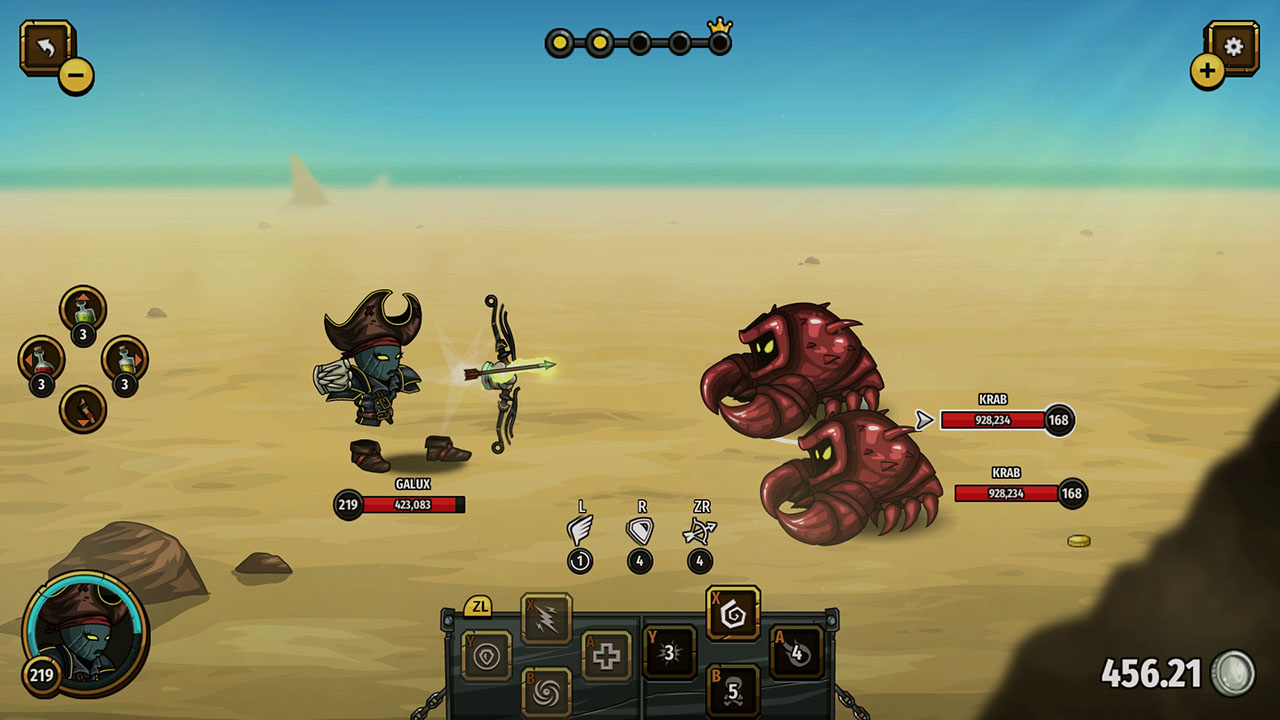The image size is (1280, 720).
Task: Click the targeting cursor beside the top KRAB
Action: click(925, 420)
